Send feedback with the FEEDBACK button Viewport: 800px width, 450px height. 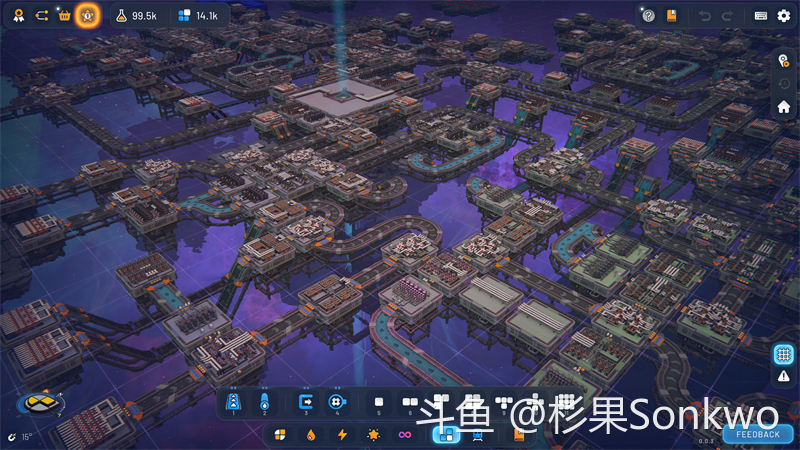coord(758,434)
